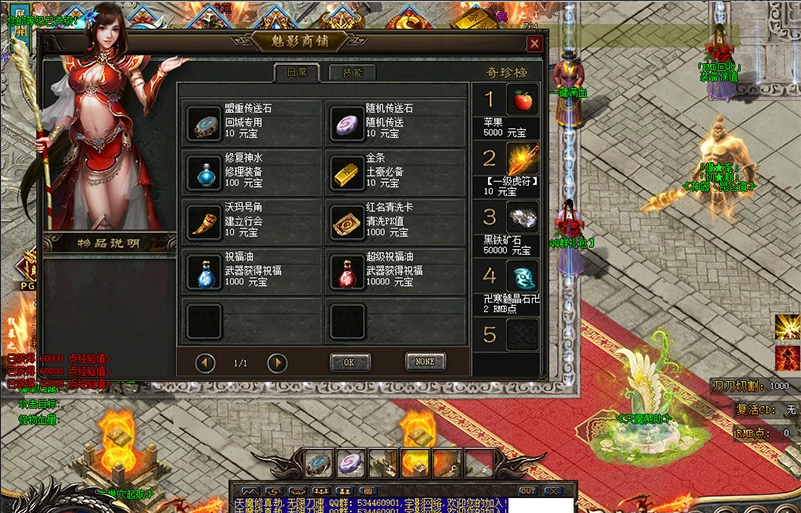
Task: Open the 技能 tab
Action: (x=352, y=72)
